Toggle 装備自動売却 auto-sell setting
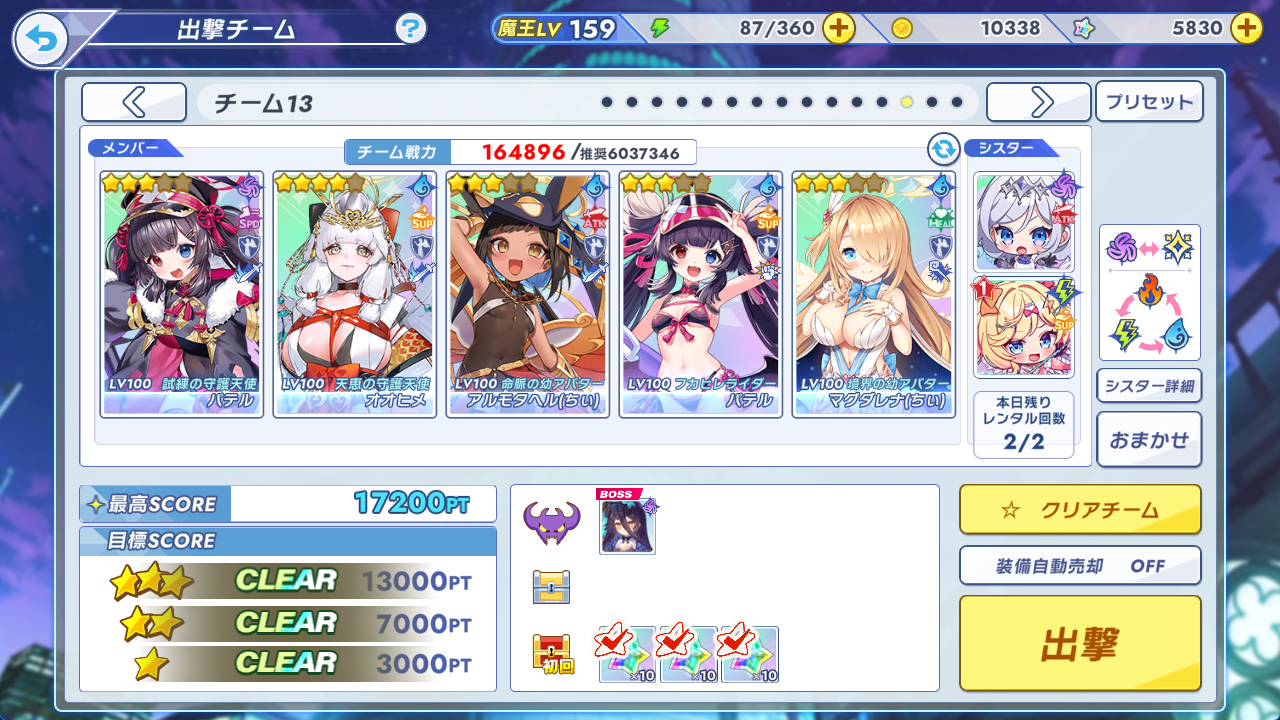The width and height of the screenshot is (1280, 720). [1079, 565]
